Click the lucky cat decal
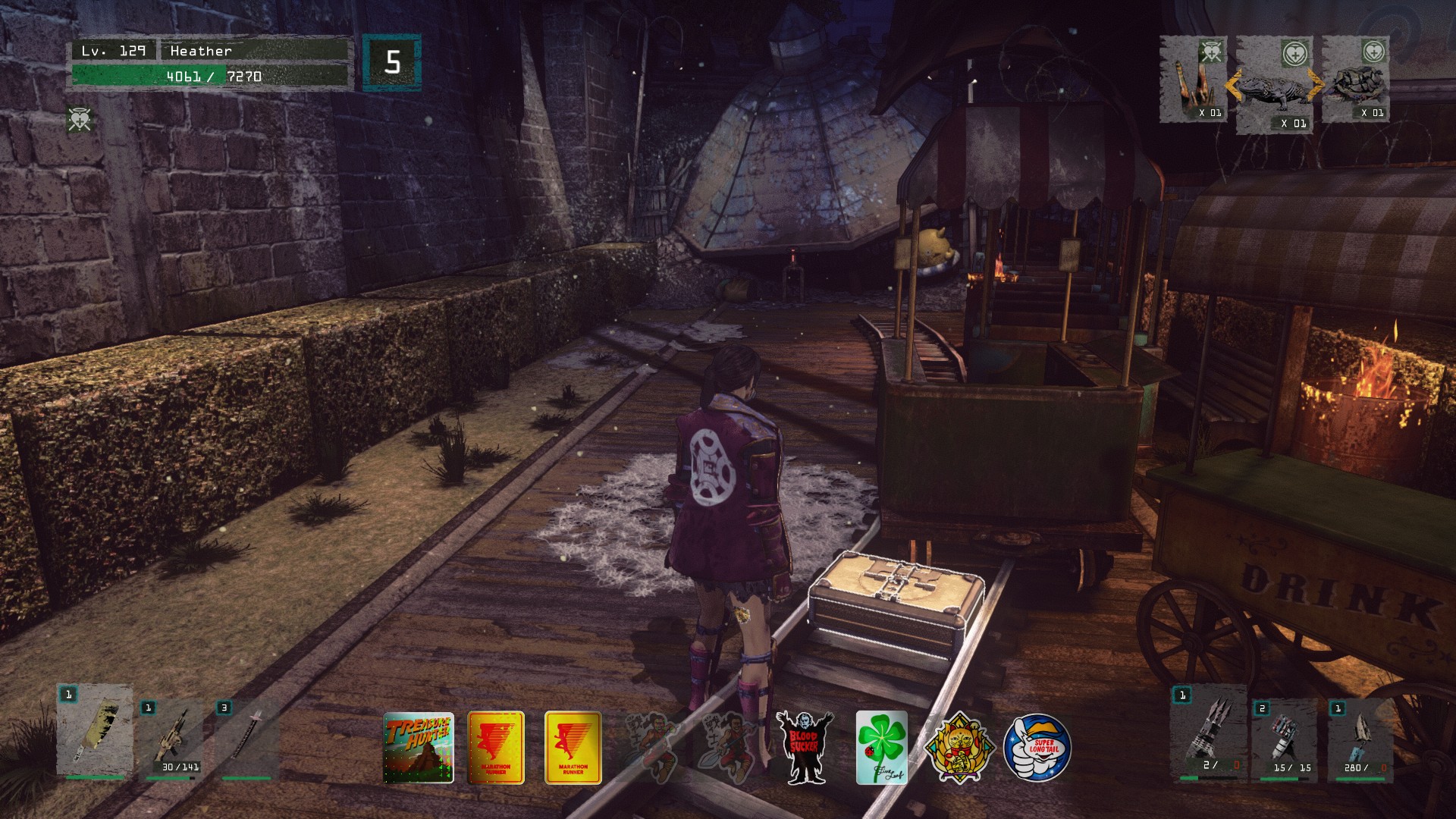1456x819 pixels. click(x=959, y=748)
